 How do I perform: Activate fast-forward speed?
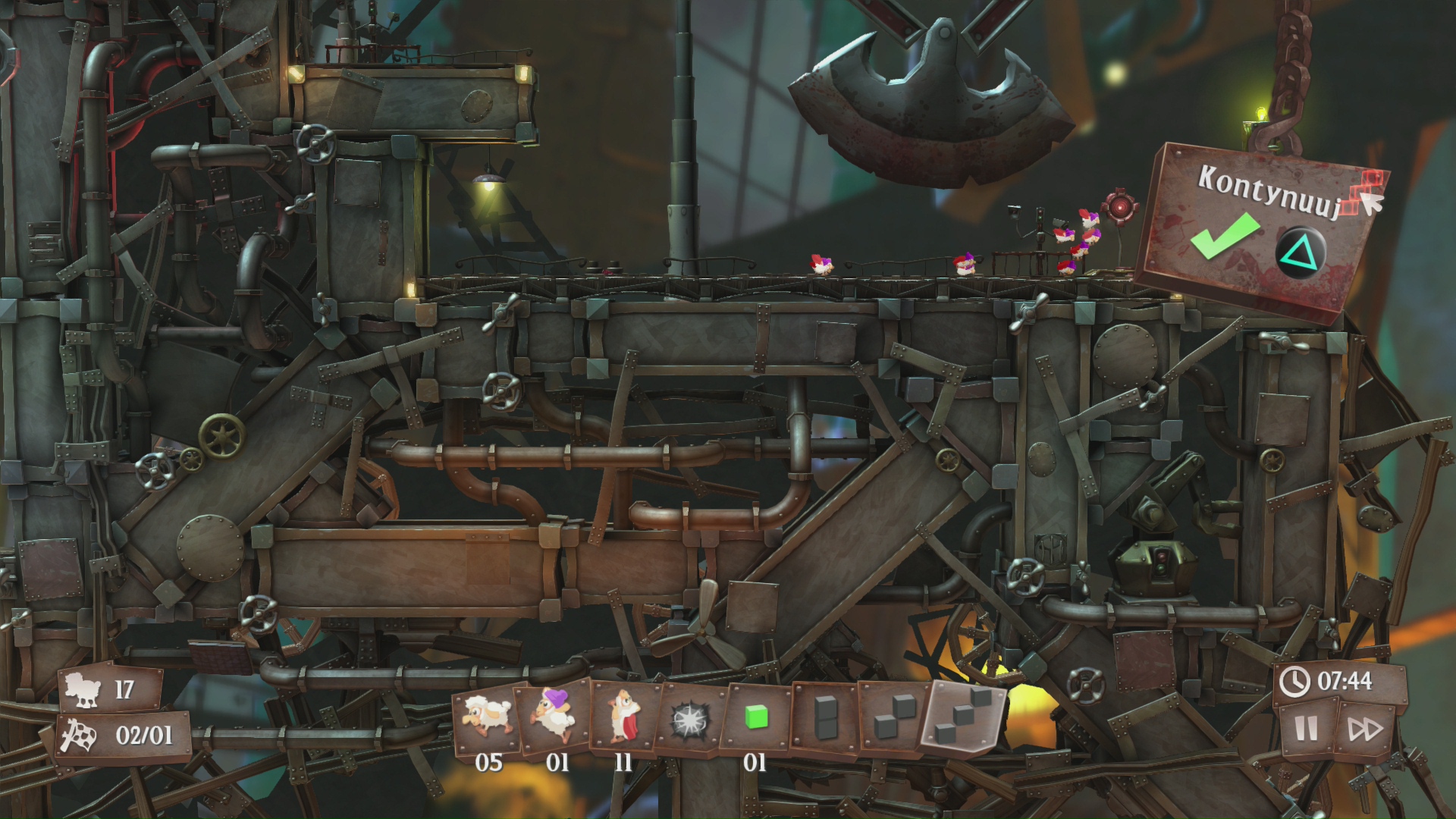(1365, 730)
